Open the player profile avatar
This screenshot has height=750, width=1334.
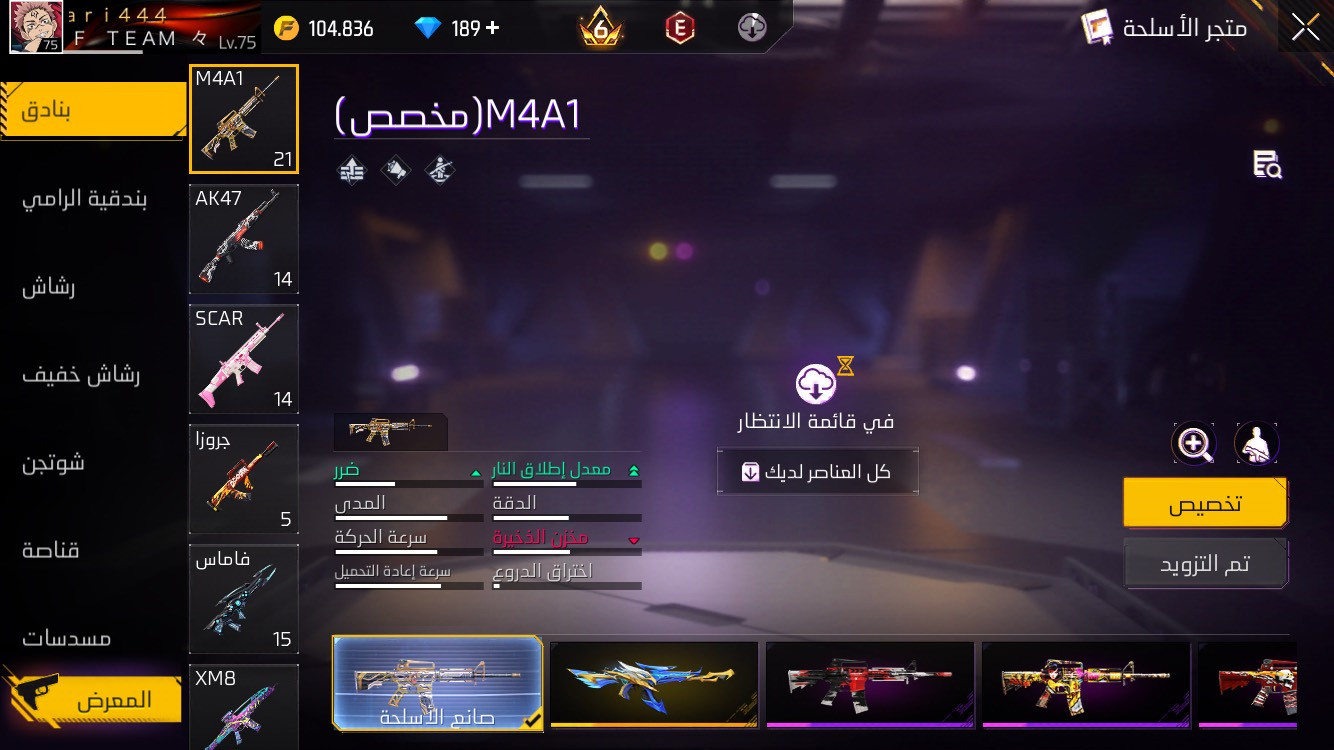click(36, 27)
